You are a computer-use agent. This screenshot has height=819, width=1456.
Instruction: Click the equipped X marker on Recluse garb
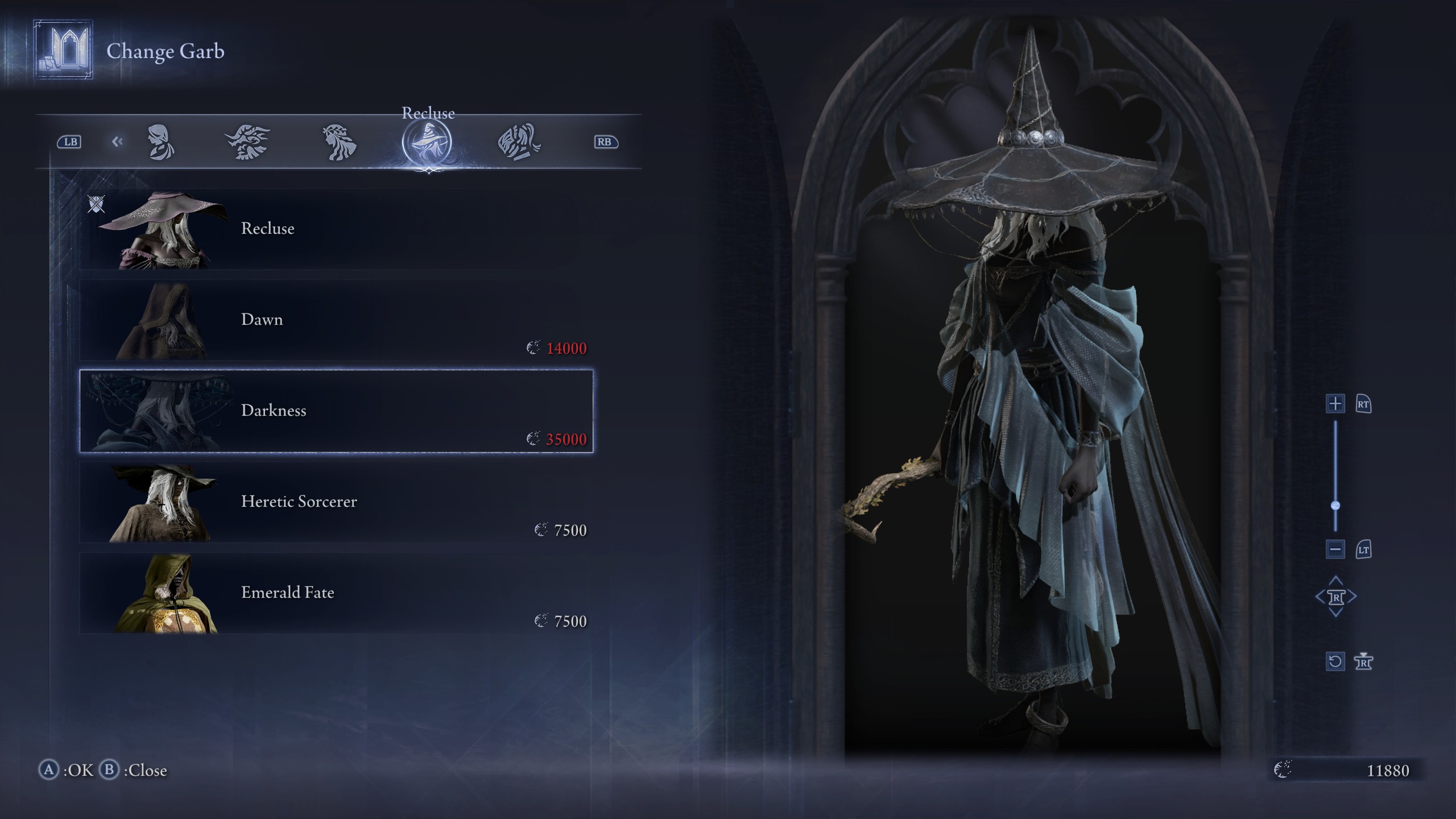click(97, 204)
